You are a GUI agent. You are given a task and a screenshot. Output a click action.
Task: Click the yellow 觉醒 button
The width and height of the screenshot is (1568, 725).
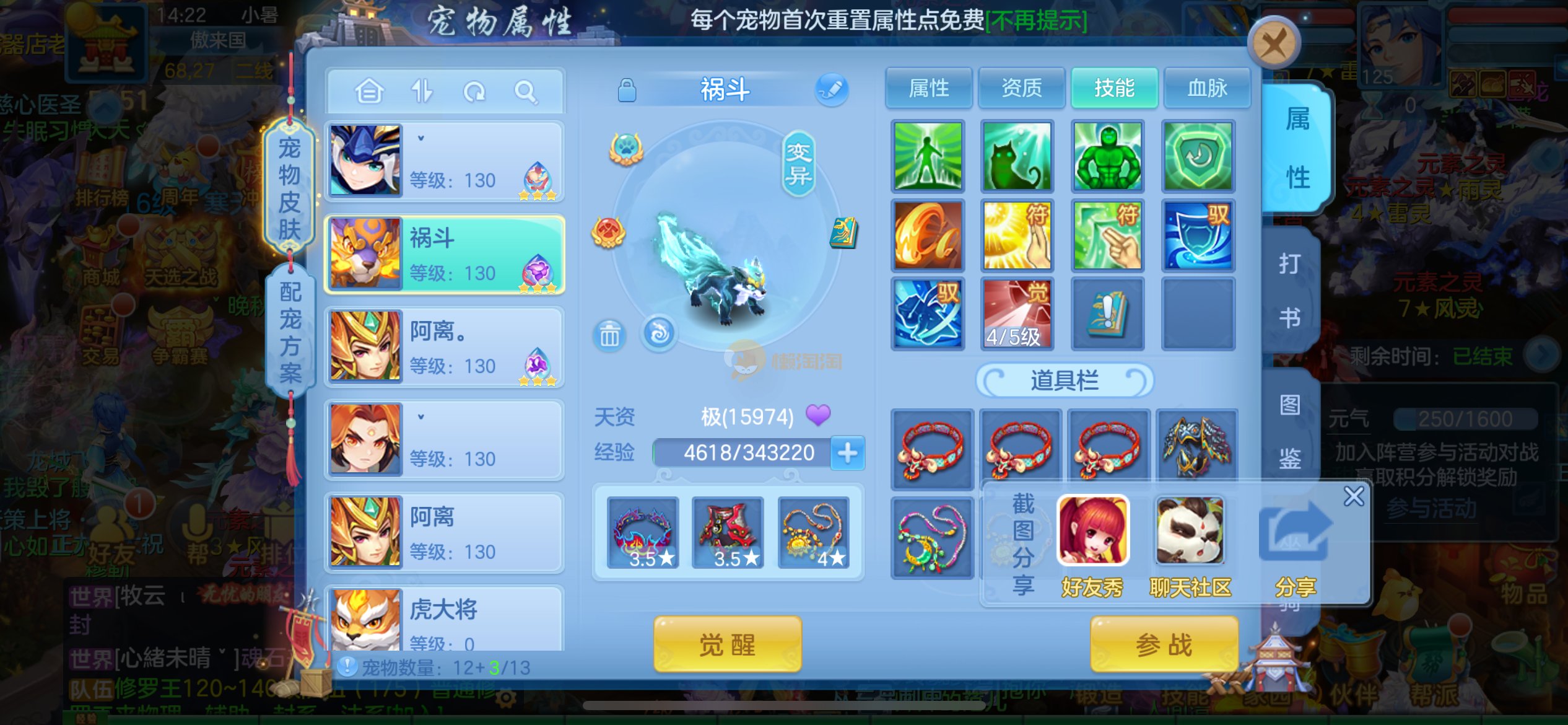[x=727, y=644]
